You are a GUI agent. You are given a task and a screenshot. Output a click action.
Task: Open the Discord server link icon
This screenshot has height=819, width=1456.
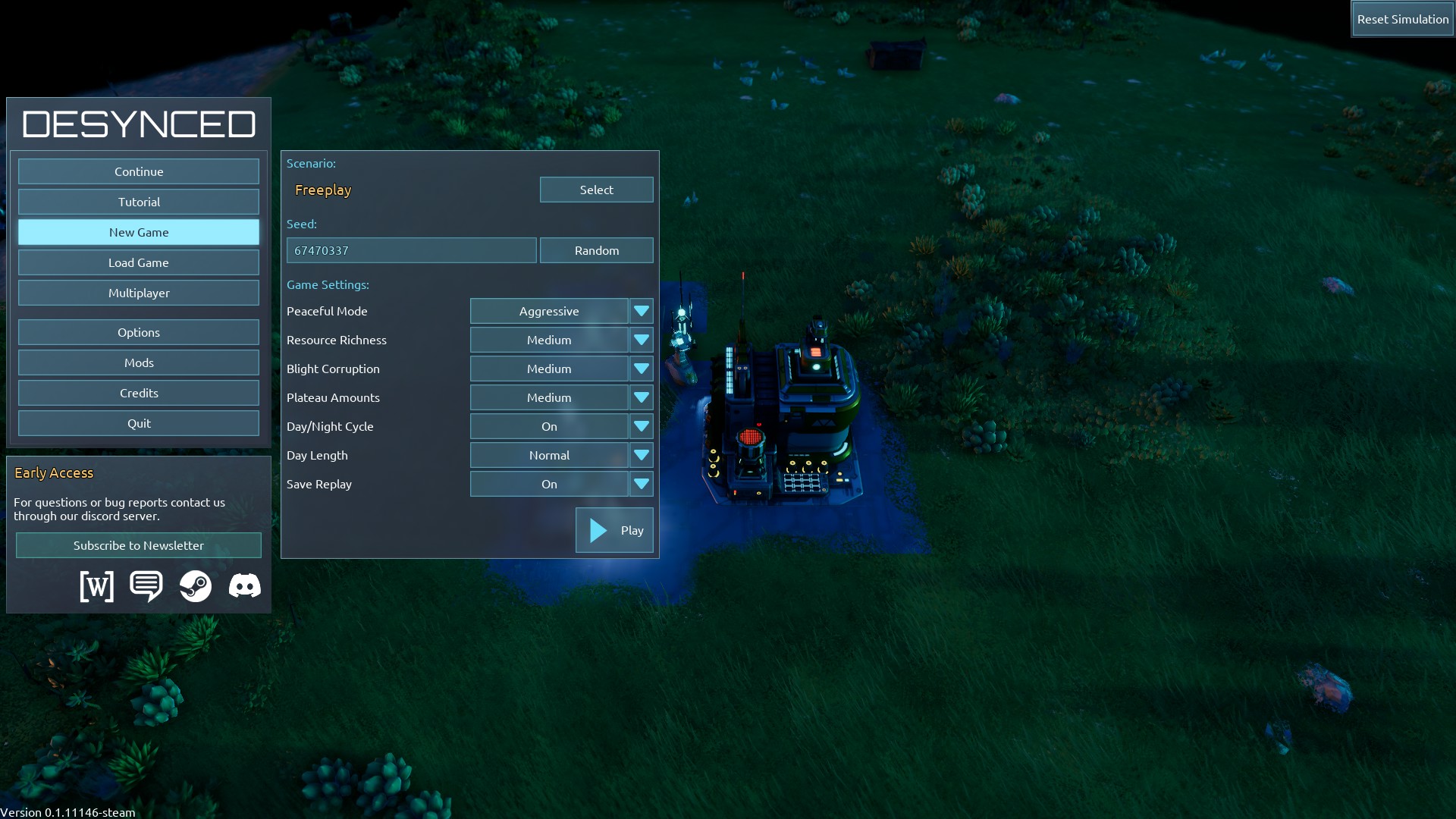[244, 586]
